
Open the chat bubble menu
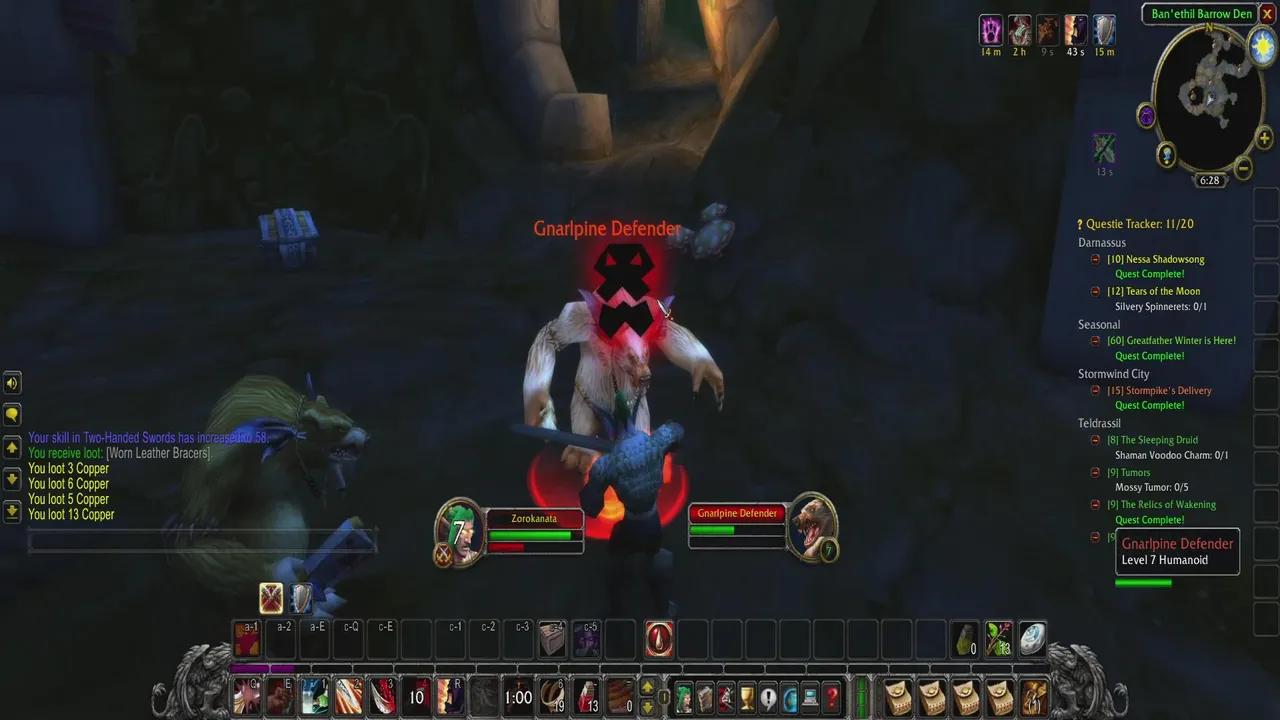click(x=13, y=412)
